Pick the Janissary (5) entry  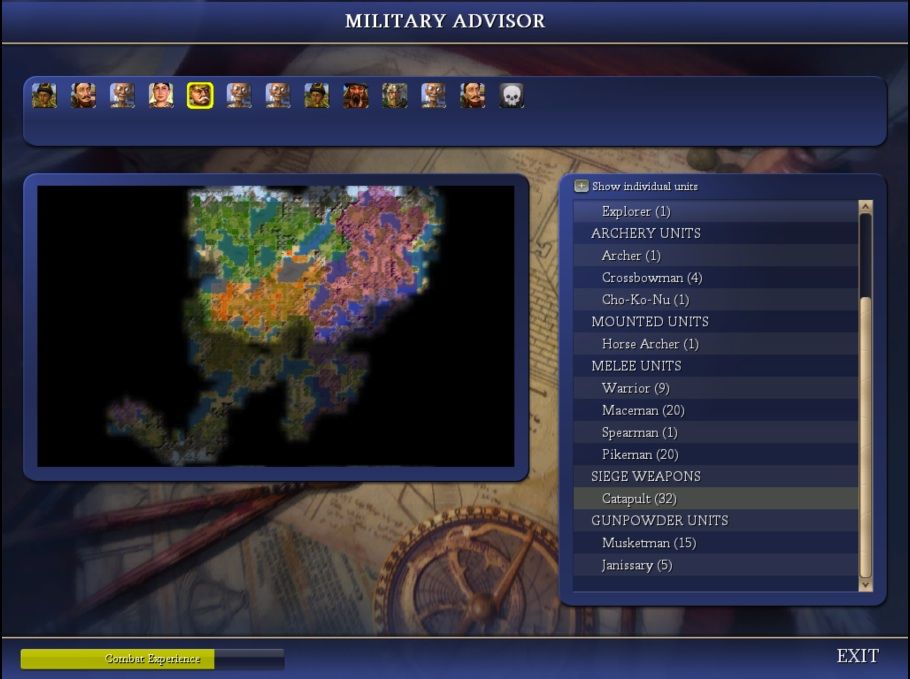(637, 565)
